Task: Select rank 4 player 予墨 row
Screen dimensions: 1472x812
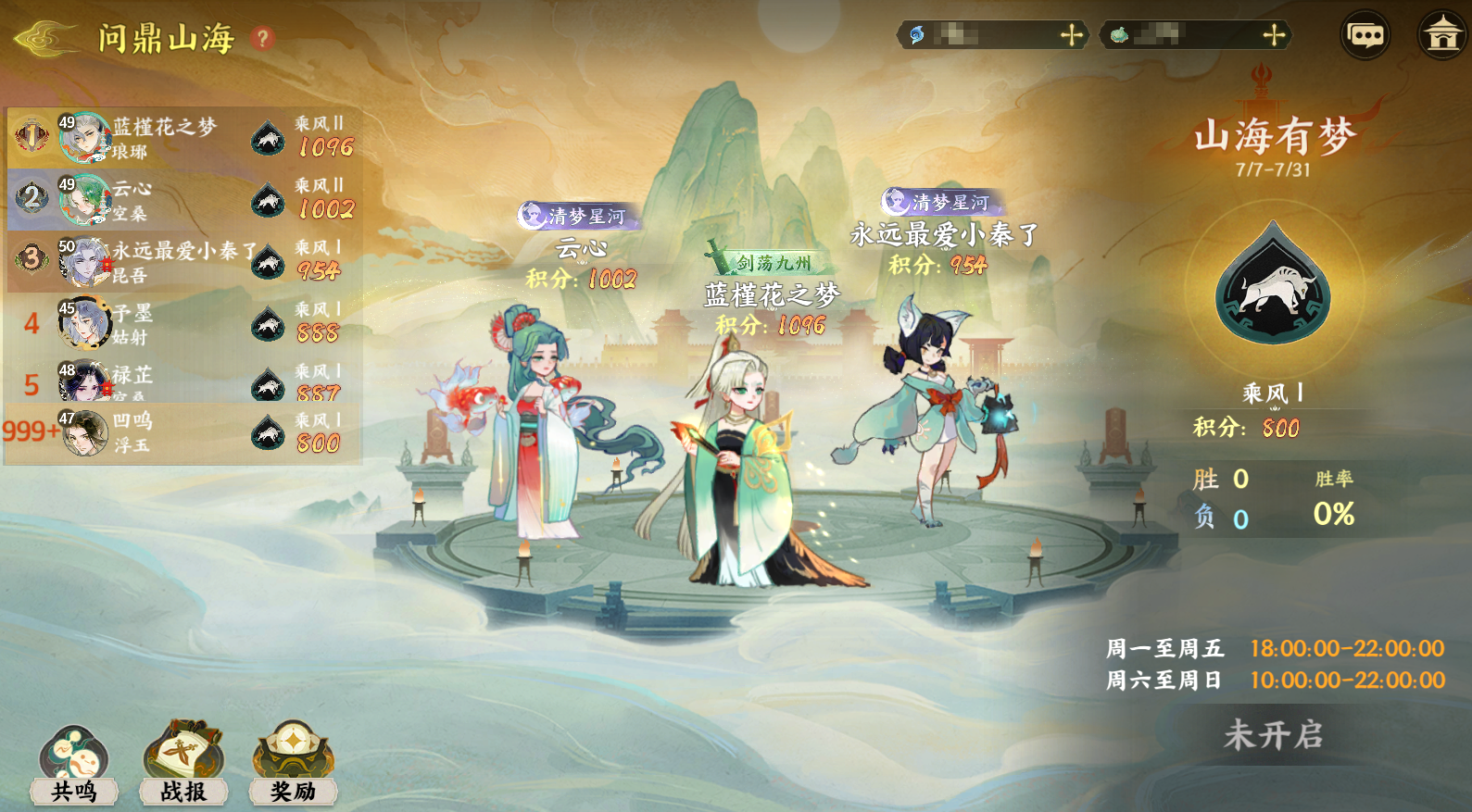Action: click(x=183, y=323)
